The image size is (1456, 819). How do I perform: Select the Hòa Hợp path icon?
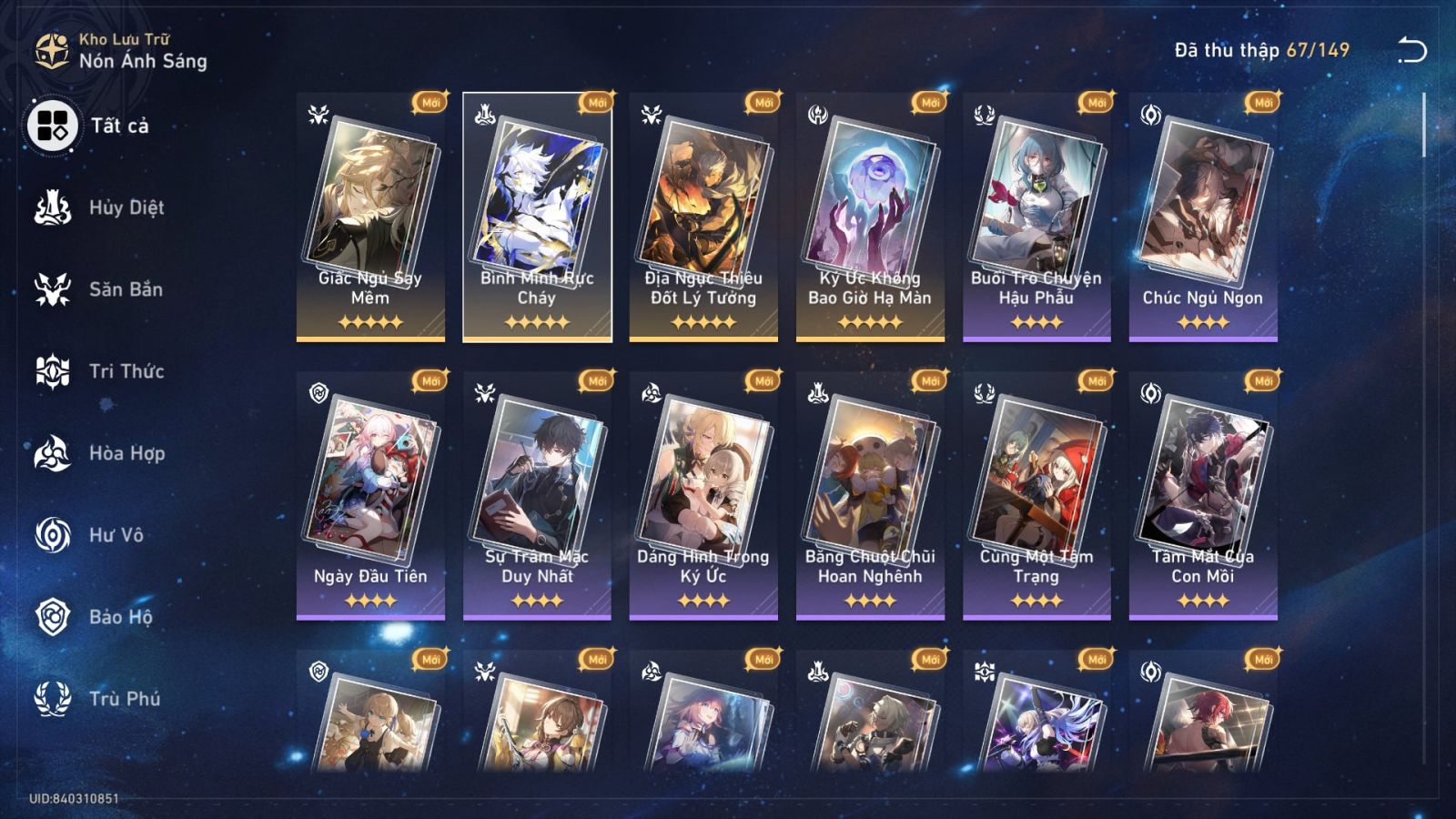coord(52,453)
